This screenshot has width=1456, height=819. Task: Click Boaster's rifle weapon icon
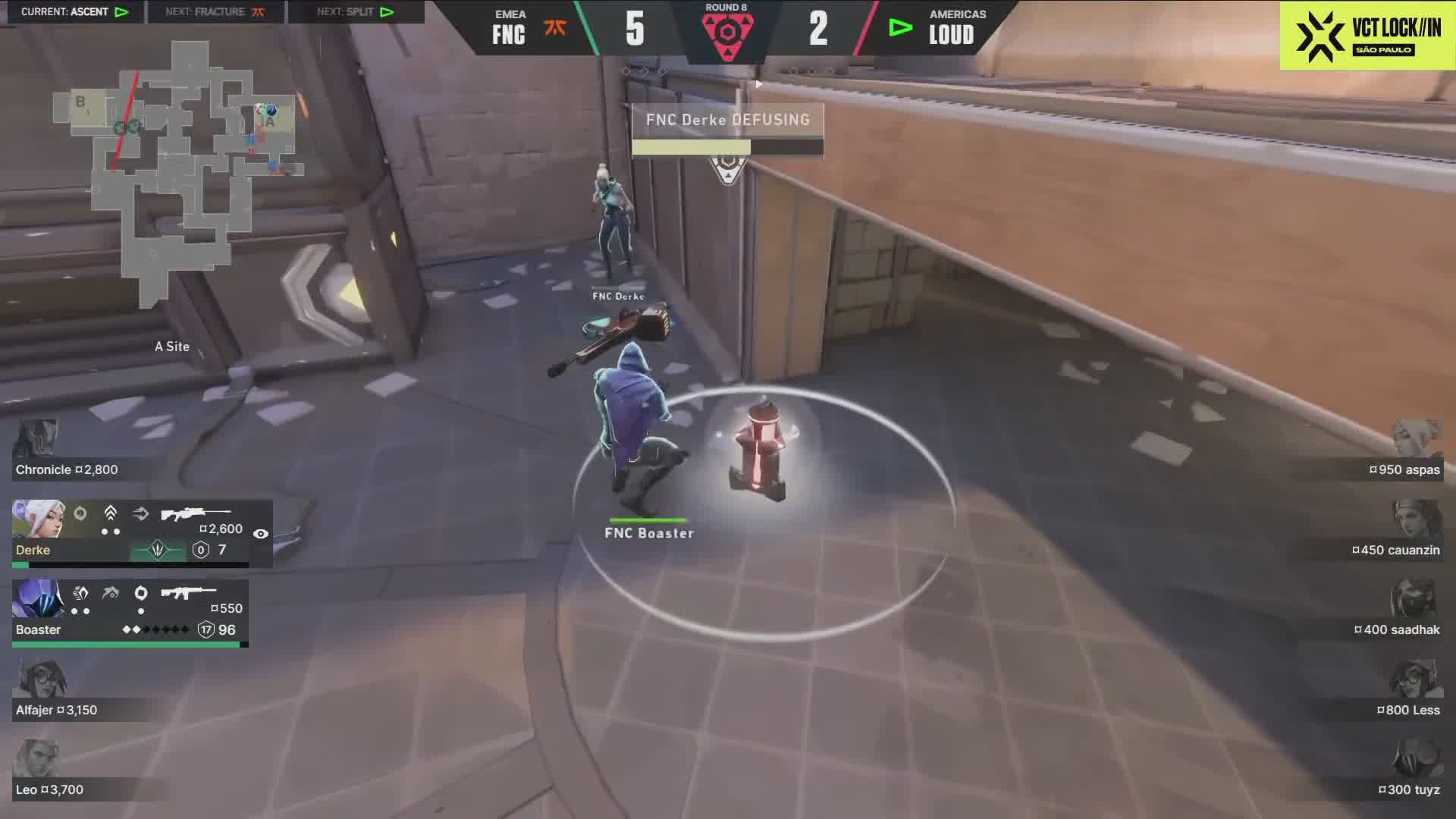pyautogui.click(x=189, y=592)
